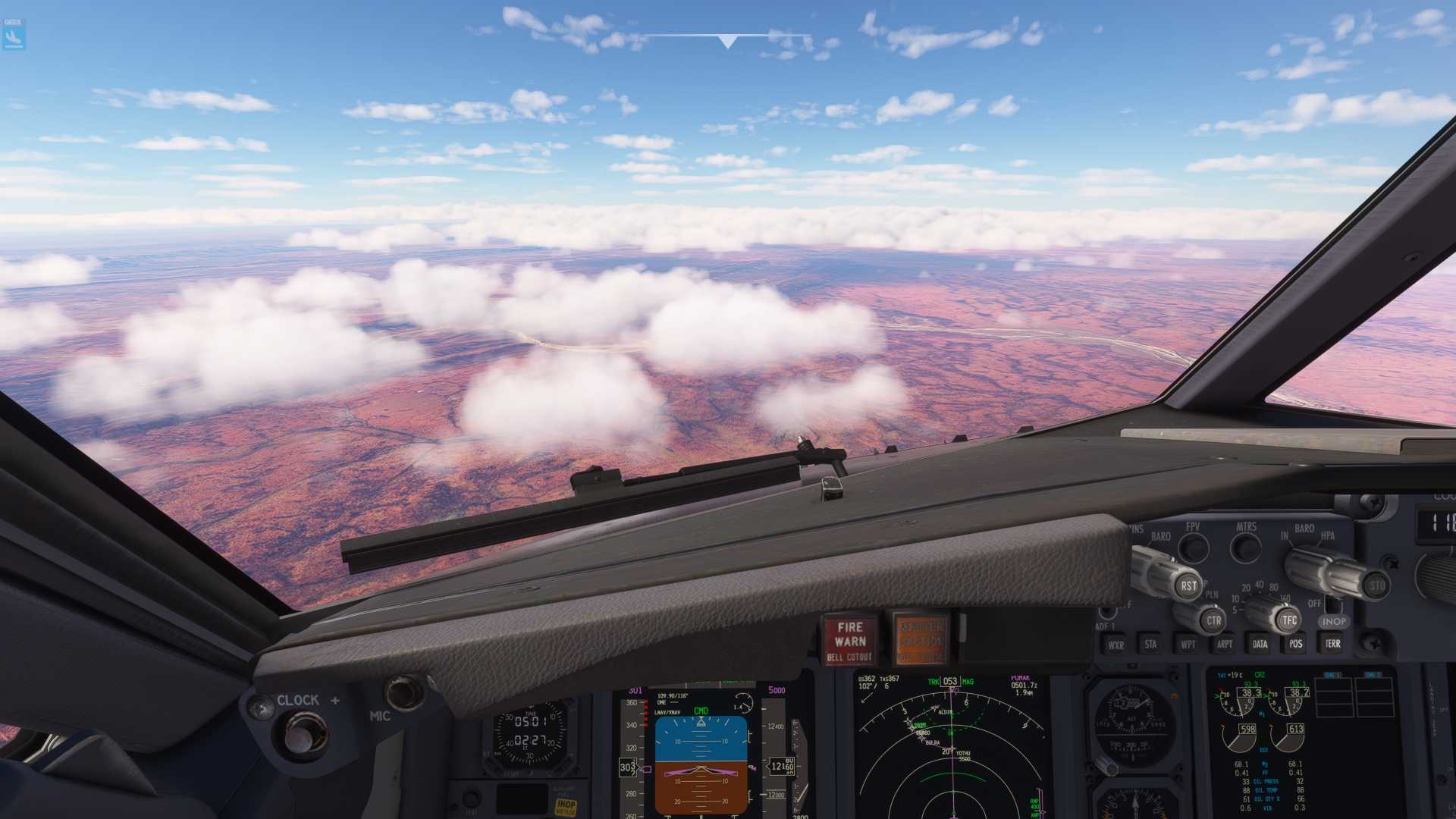Toggle the FPV flight path vector button
This screenshot has width=1456, height=819.
coord(1194,547)
